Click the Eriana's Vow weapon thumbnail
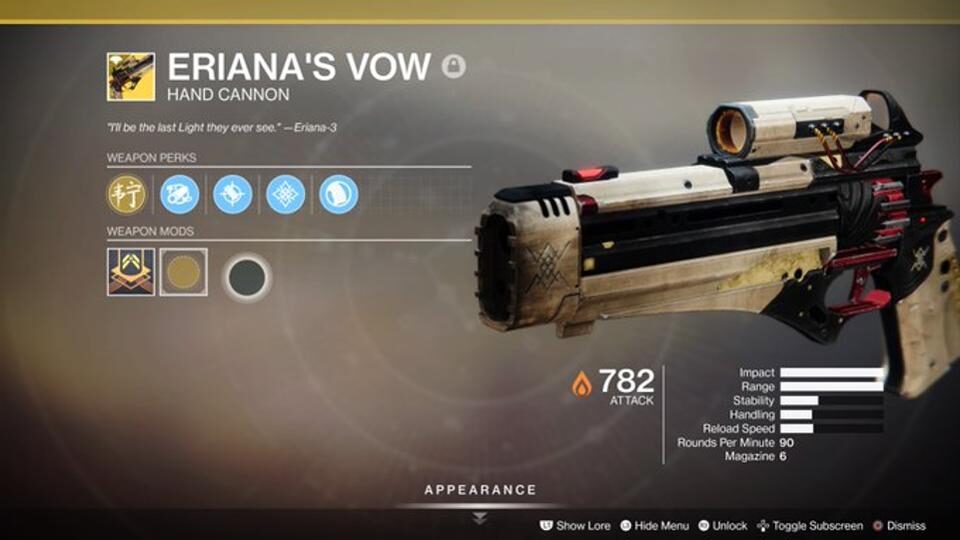Screen dimensions: 960x540 (131, 77)
